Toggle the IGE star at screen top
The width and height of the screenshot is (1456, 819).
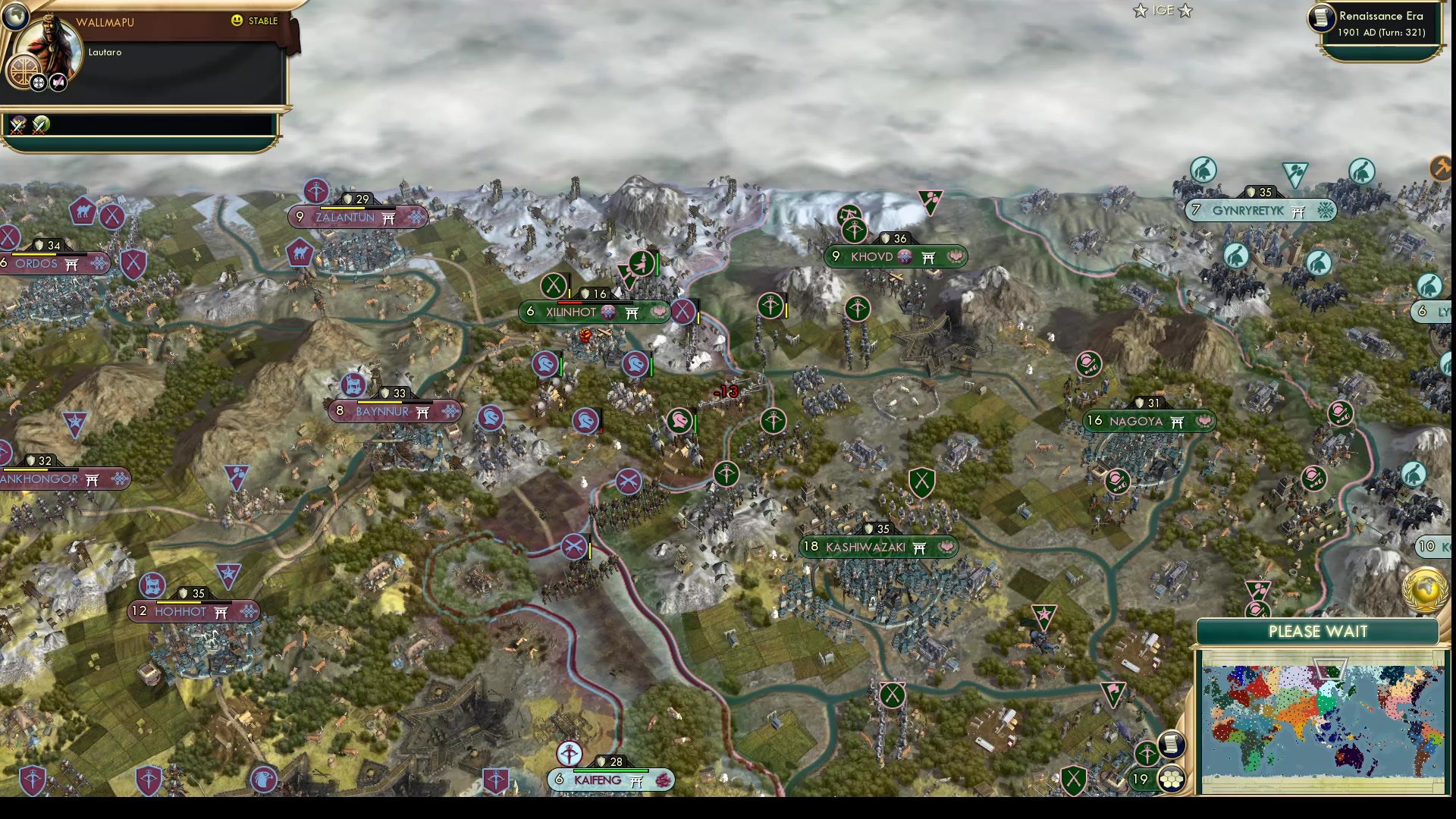point(1139,11)
